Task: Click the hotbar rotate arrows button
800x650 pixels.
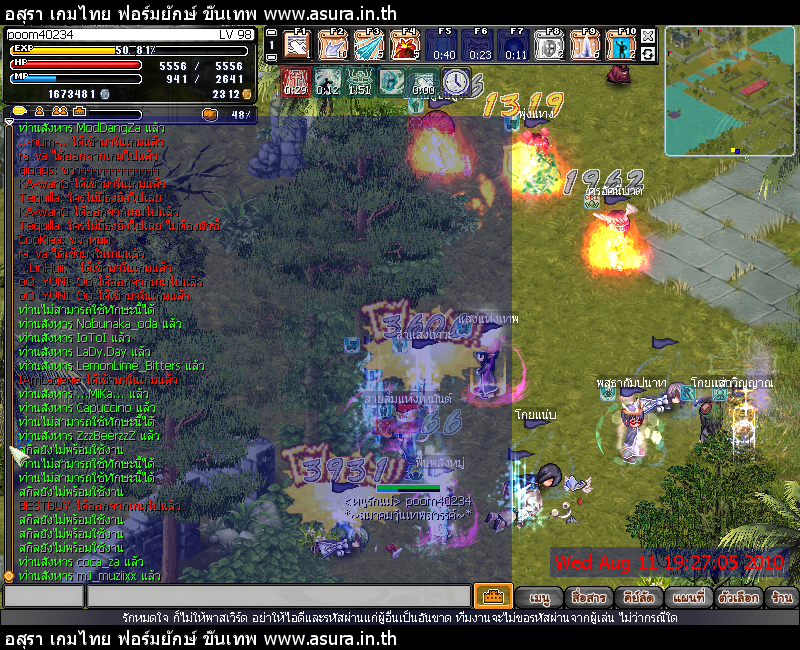Action: point(648,54)
